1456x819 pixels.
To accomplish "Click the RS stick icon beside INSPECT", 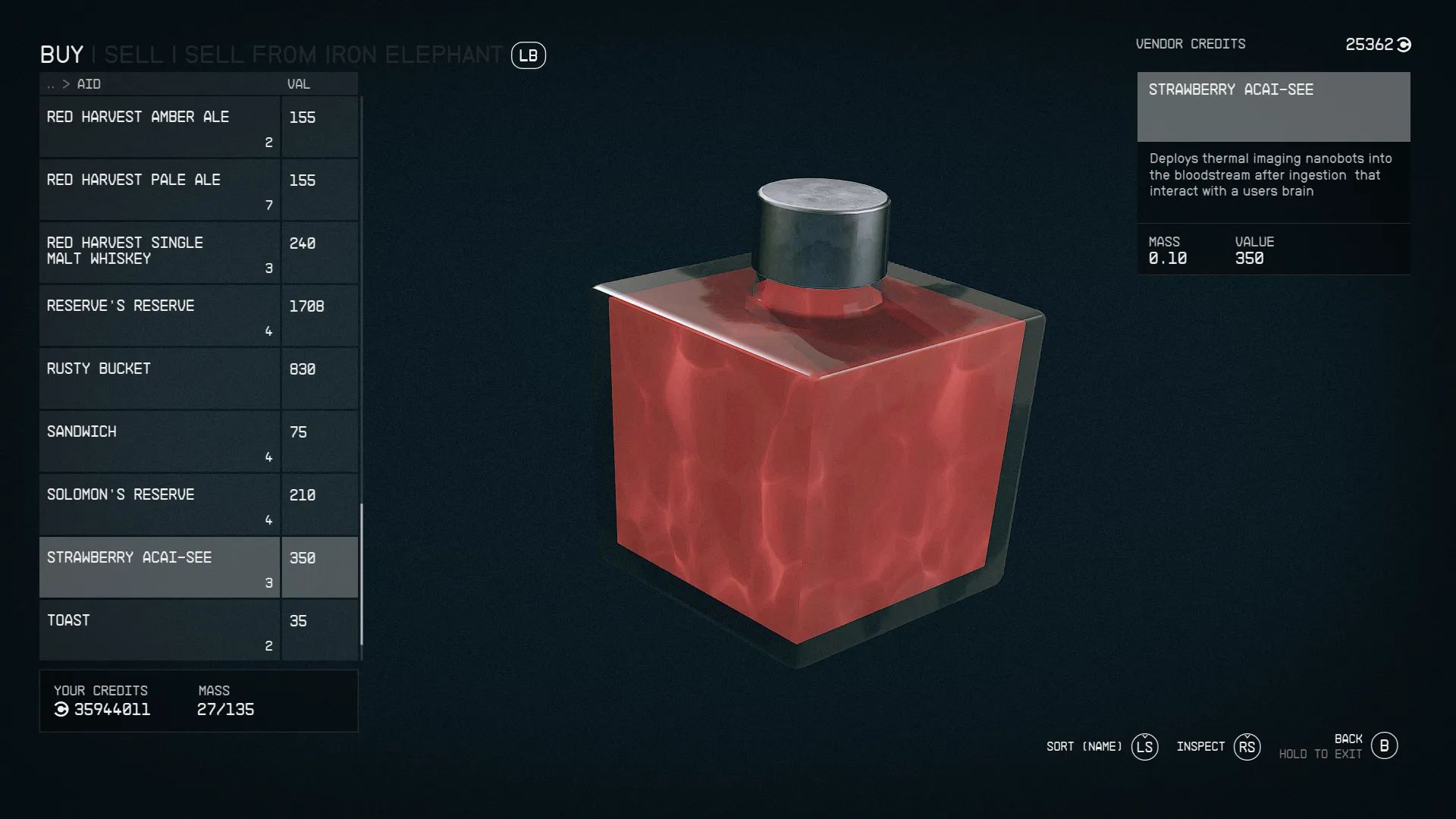I will pyautogui.click(x=1247, y=746).
